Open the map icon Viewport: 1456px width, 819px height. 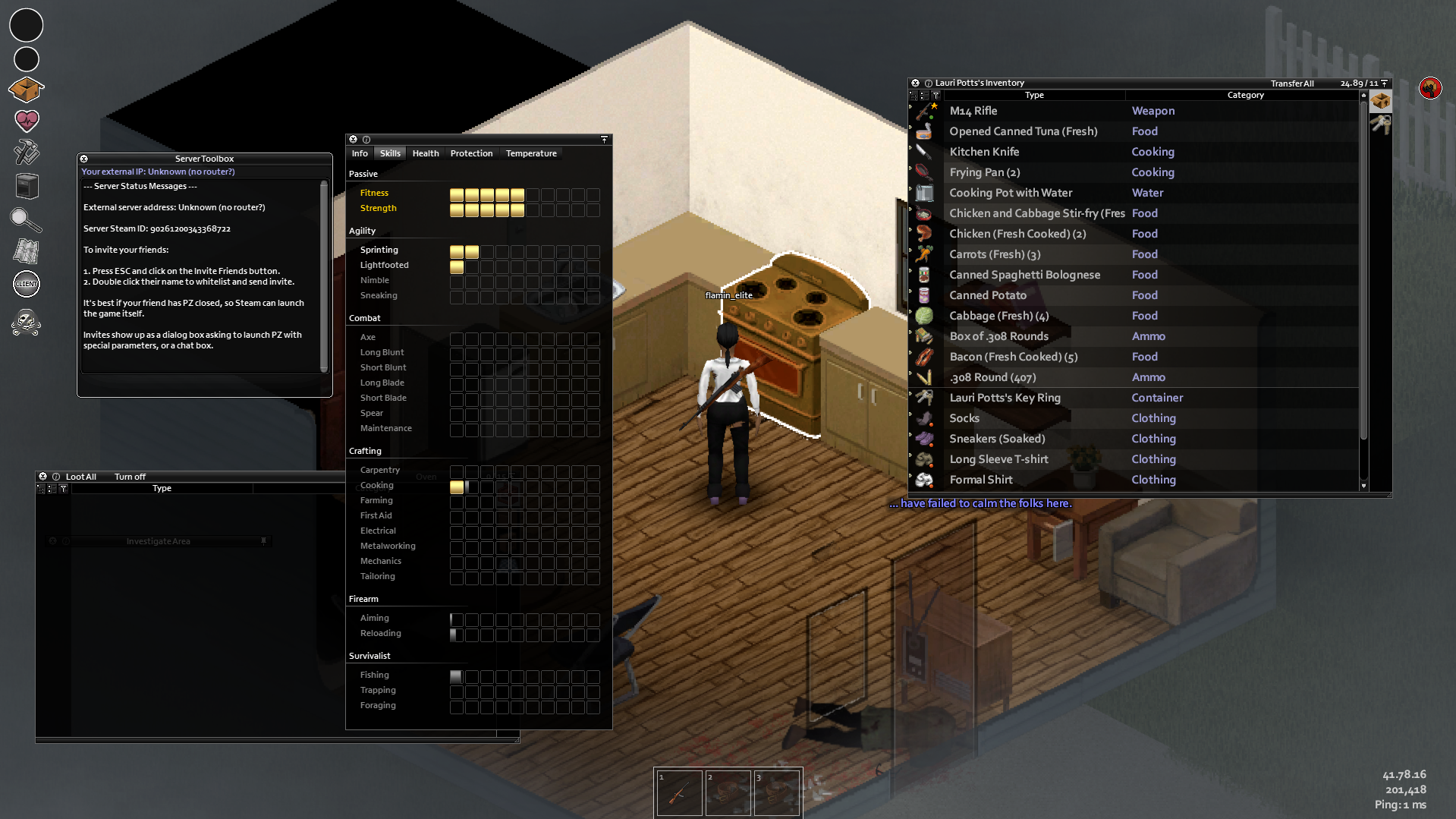pyautogui.click(x=27, y=251)
